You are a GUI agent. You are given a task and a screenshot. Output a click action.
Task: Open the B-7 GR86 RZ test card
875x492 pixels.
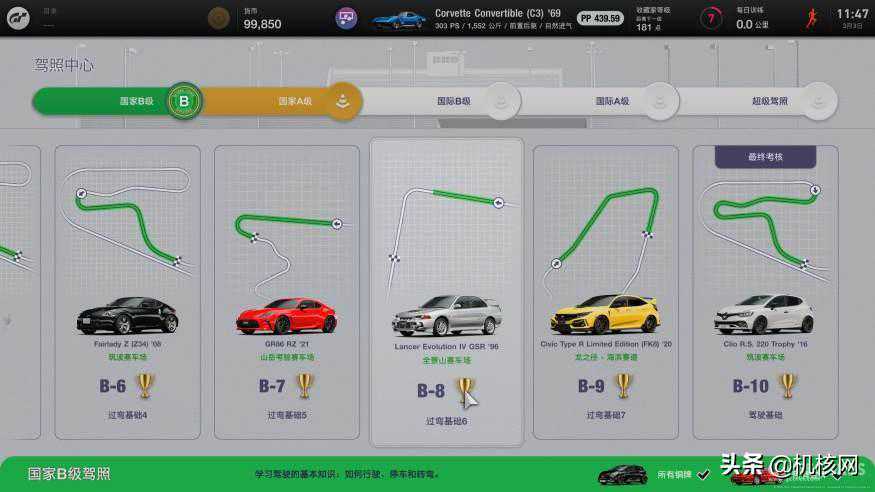tap(286, 292)
